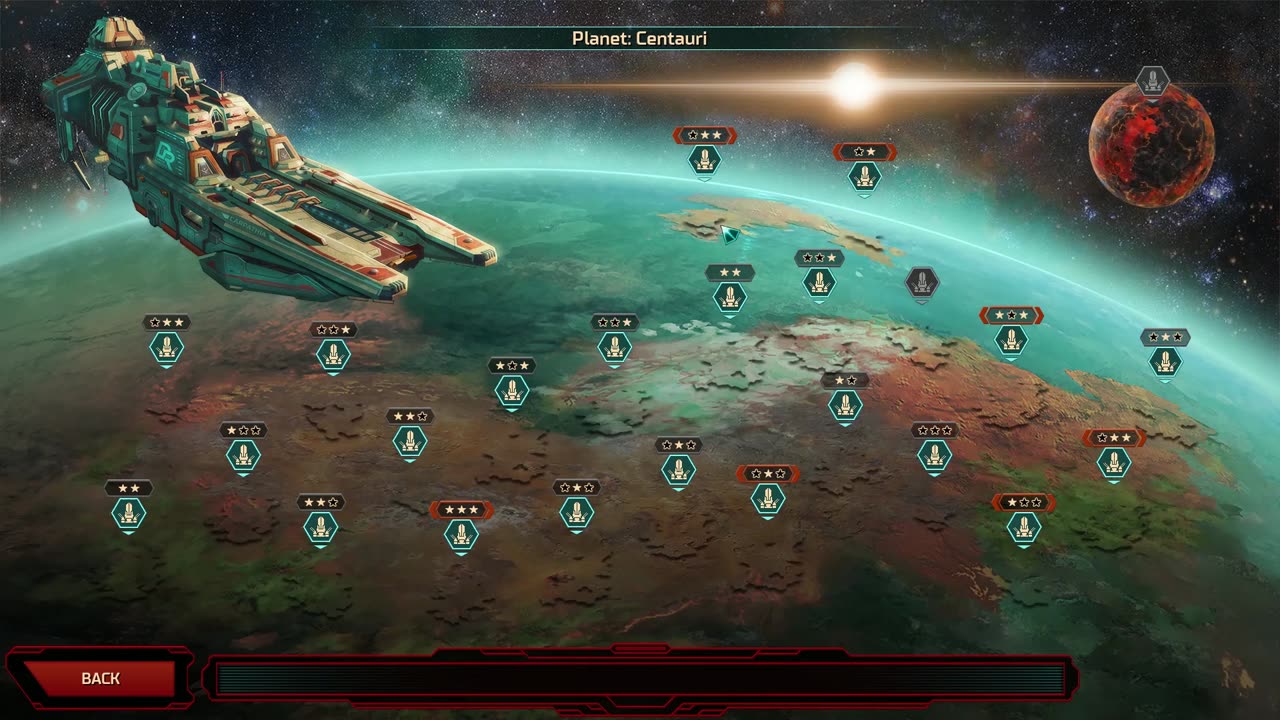Image resolution: width=1280 pixels, height=720 pixels.
Task: Select the mission marker above the lava planet
Action: [1152, 81]
